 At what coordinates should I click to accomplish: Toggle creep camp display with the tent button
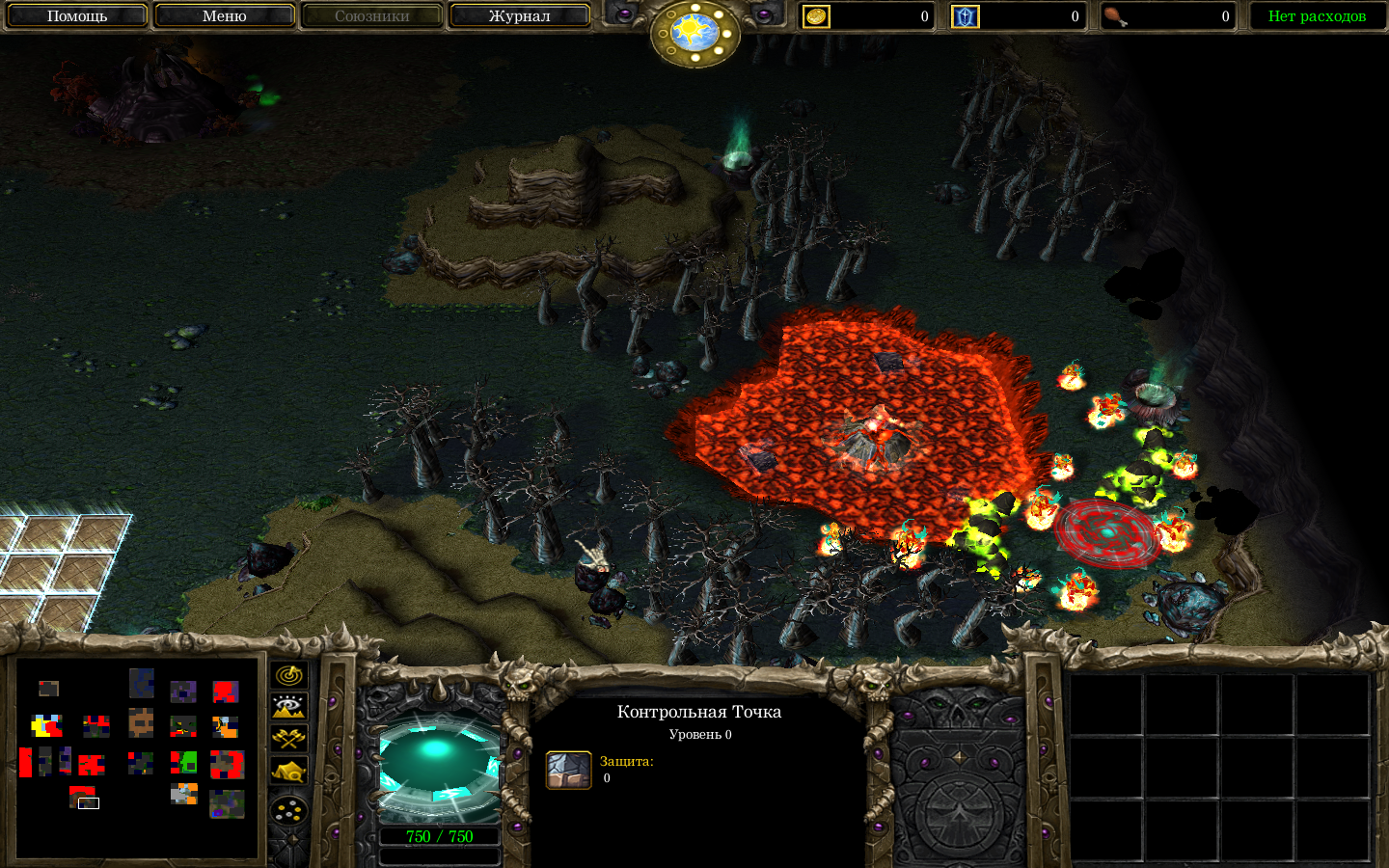pyautogui.click(x=289, y=771)
